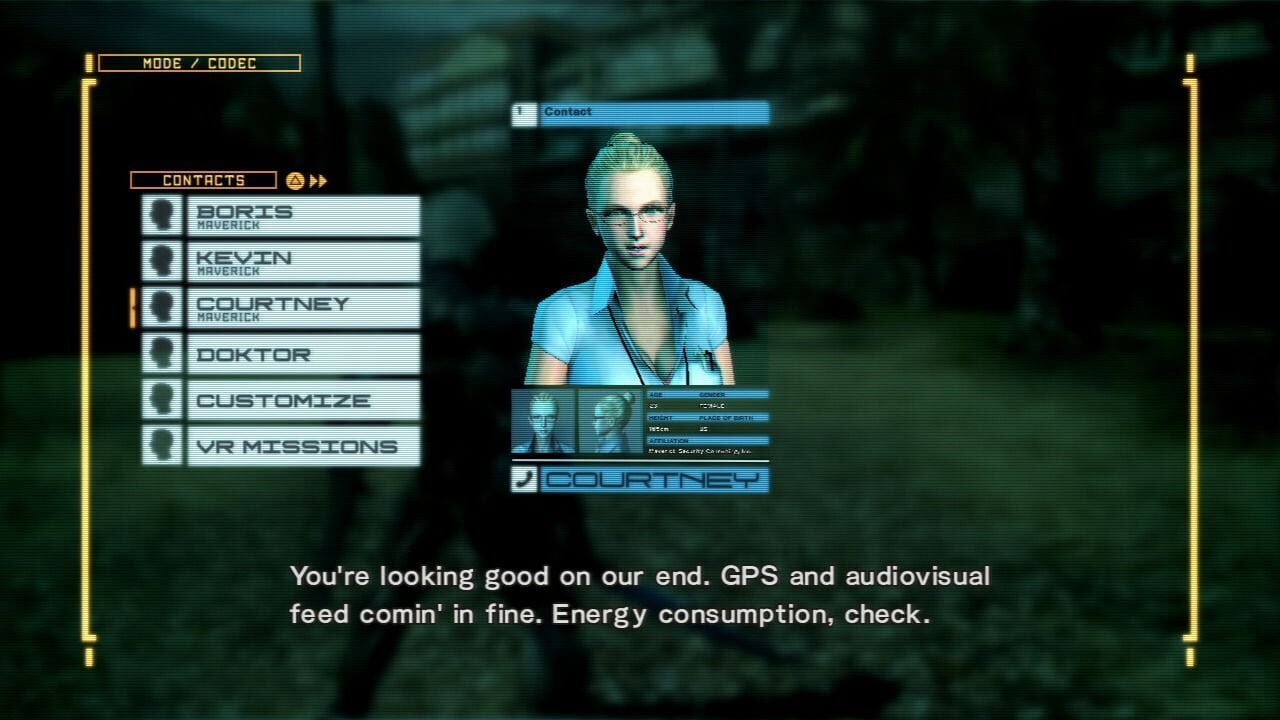1280x720 pixels.
Task: Select Boris's contact silhouette icon
Action: click(163, 214)
